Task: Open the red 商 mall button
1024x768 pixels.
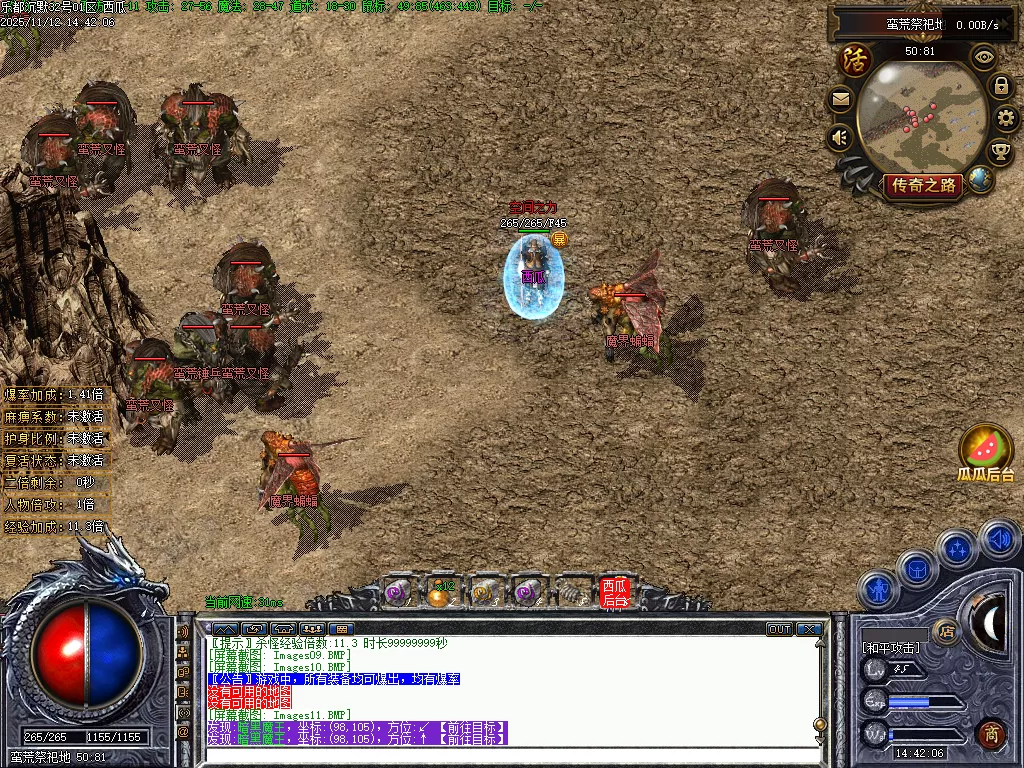Action: click(x=991, y=733)
